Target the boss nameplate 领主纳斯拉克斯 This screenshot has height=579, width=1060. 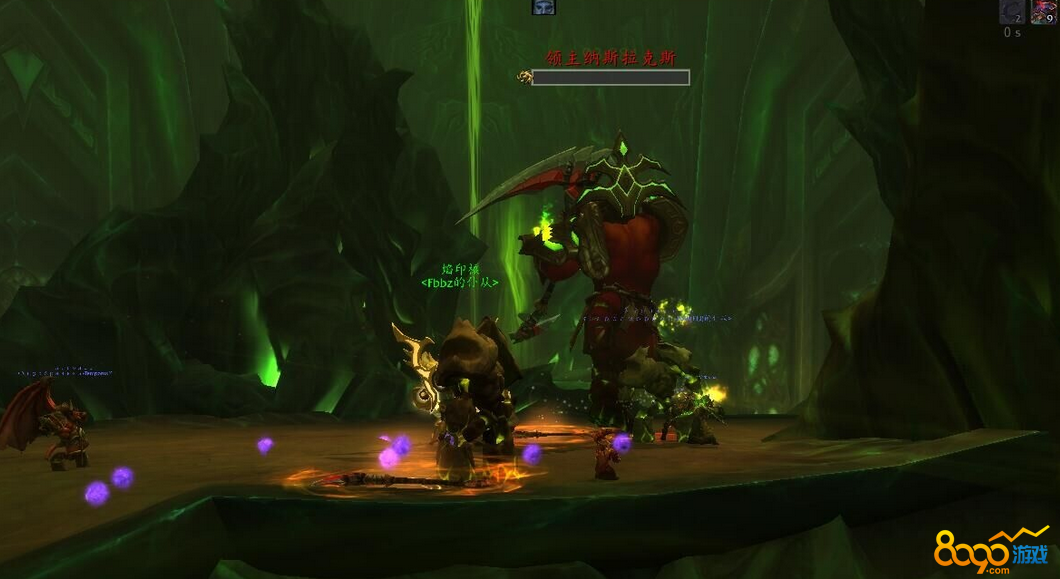pyautogui.click(x=610, y=58)
